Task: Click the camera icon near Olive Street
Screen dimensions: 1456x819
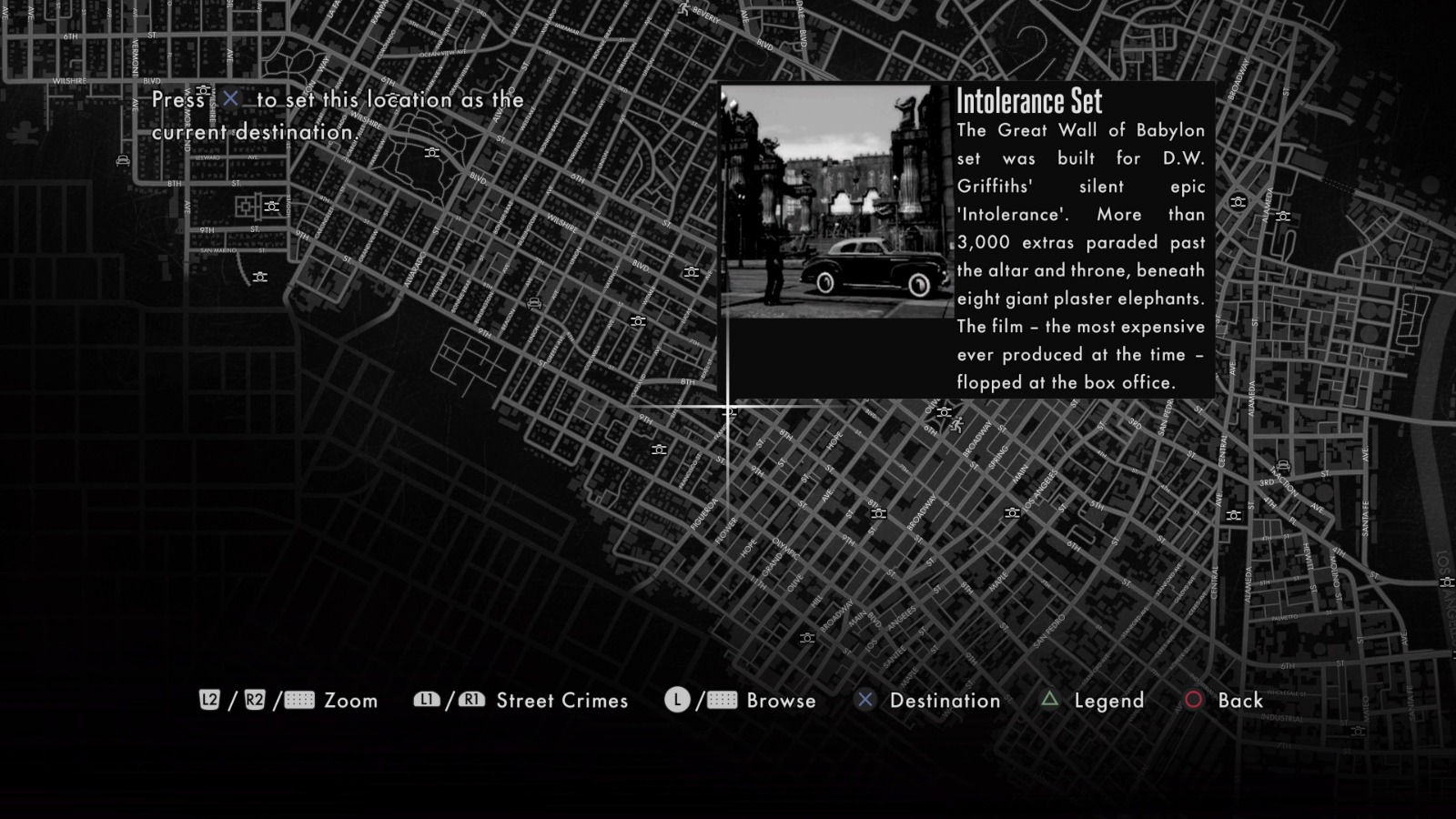Action: (944, 412)
